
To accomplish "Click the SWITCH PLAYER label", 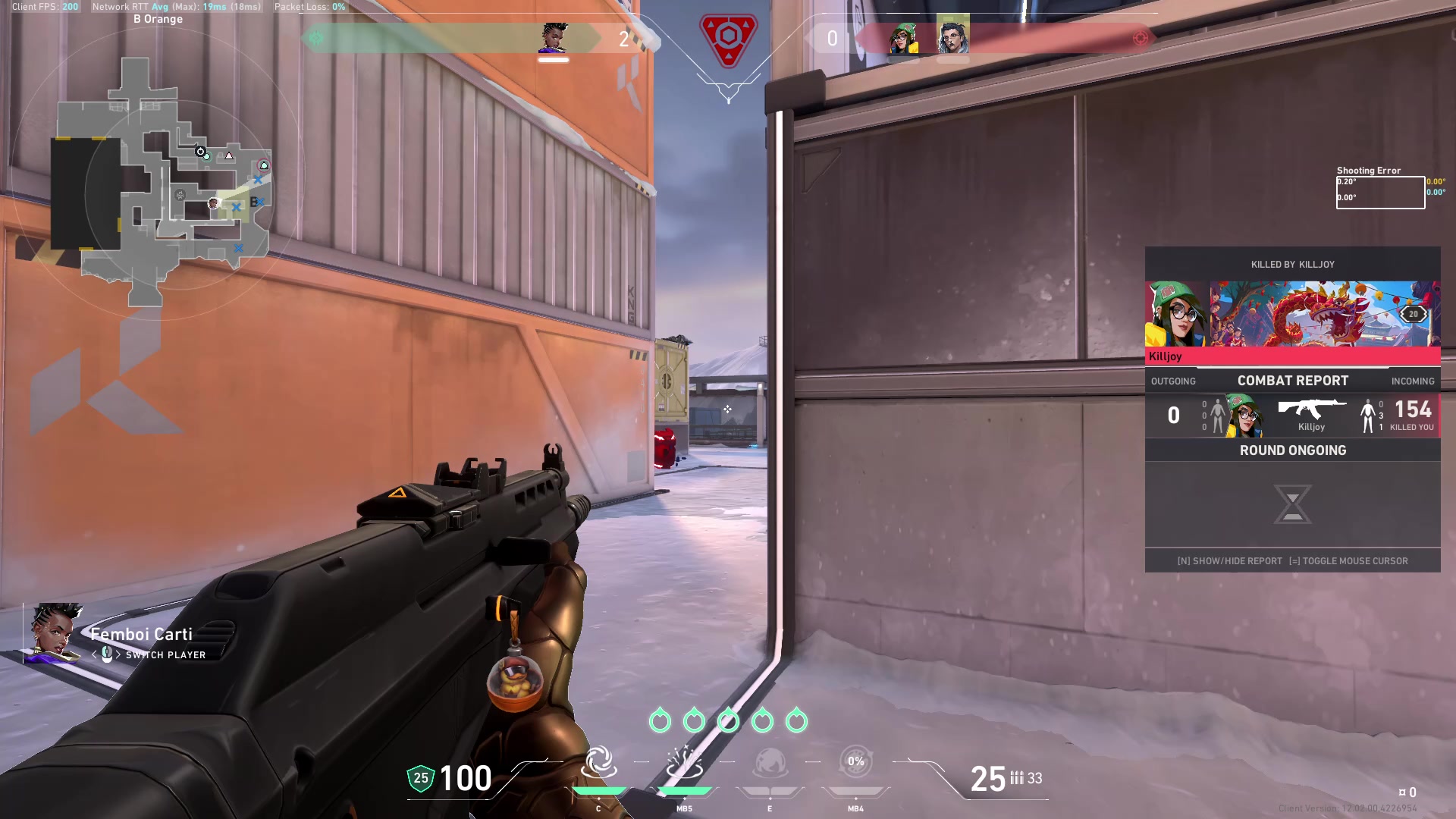I will (x=164, y=655).
